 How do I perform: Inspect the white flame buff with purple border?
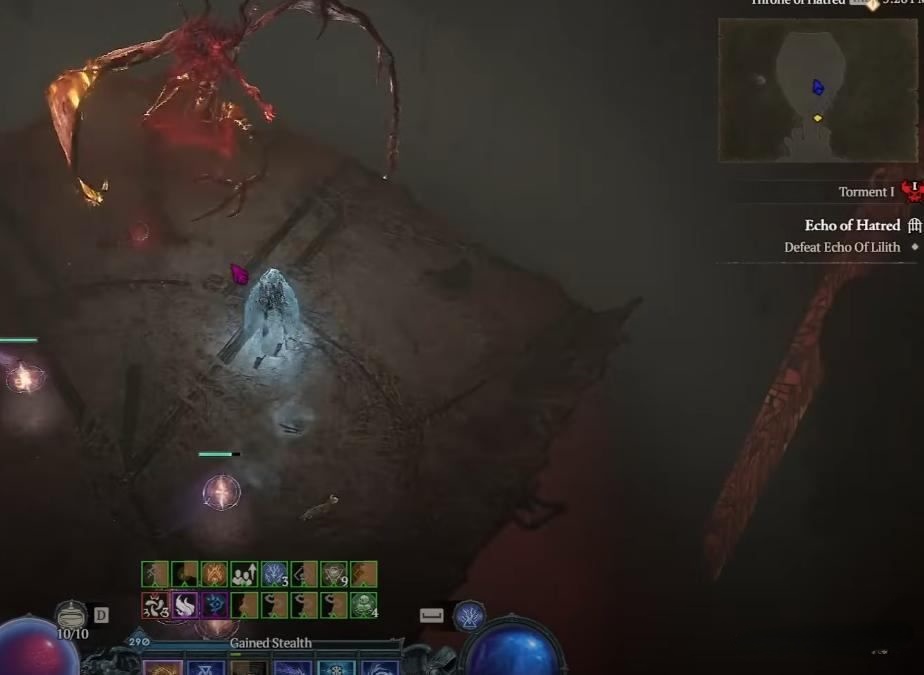coord(184,605)
